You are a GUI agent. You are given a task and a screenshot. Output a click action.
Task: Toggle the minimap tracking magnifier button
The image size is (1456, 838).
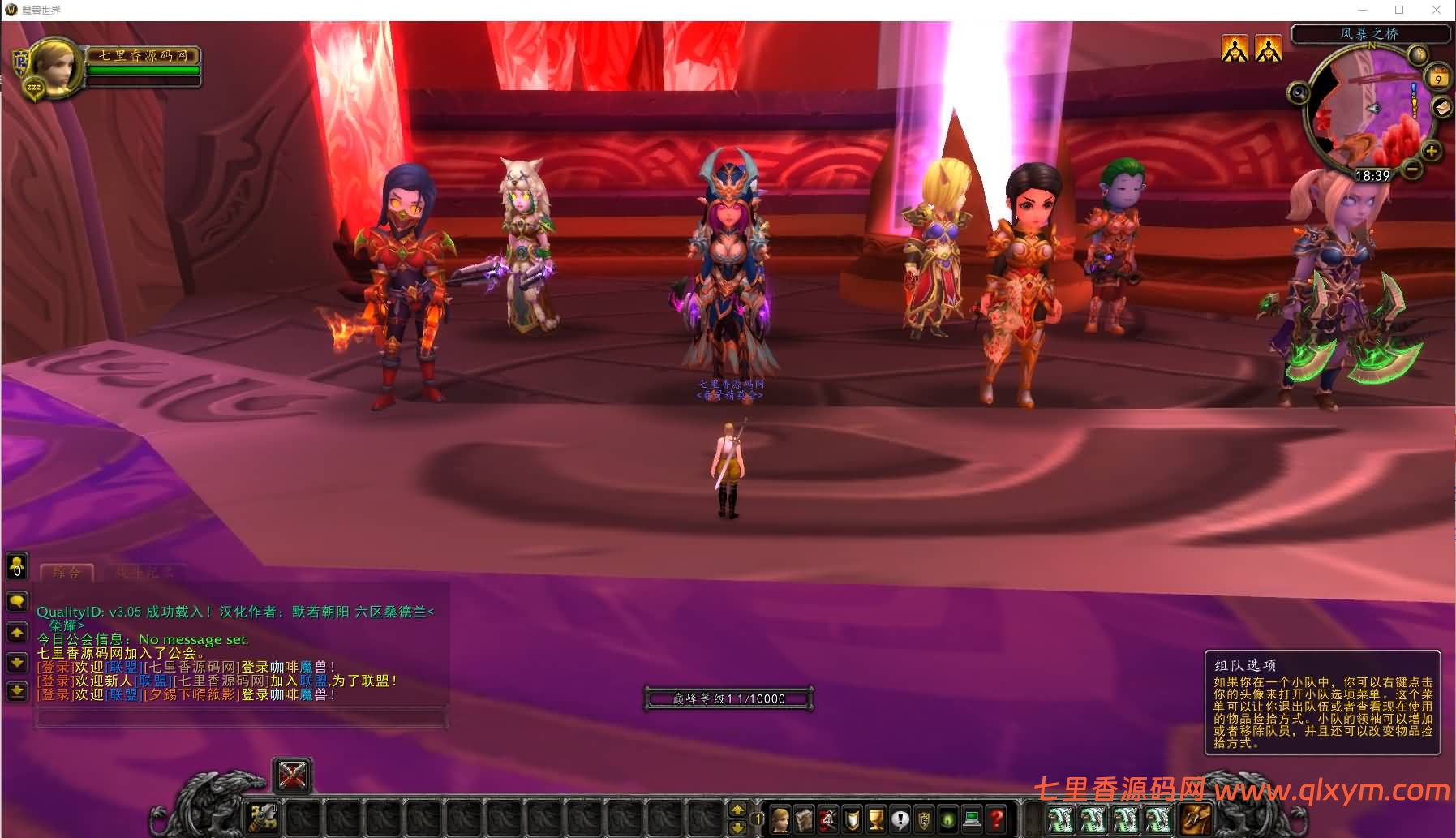[1299, 92]
